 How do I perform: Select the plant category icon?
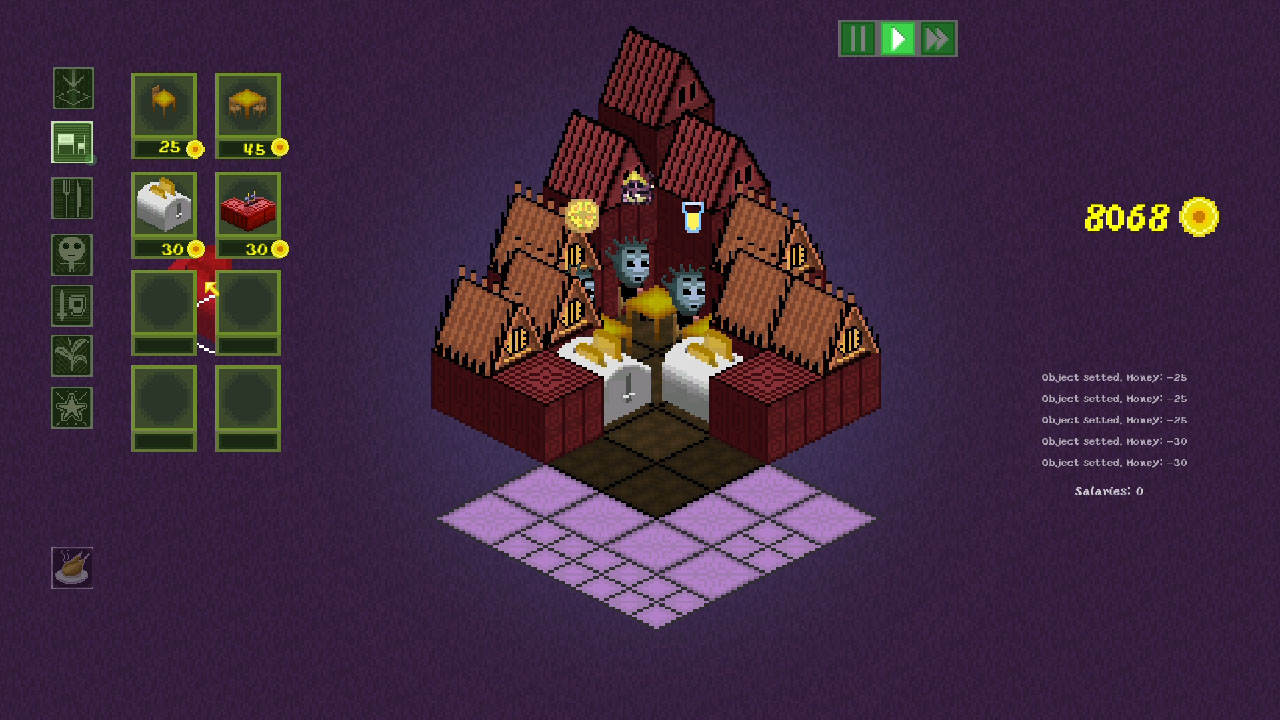coord(72,356)
